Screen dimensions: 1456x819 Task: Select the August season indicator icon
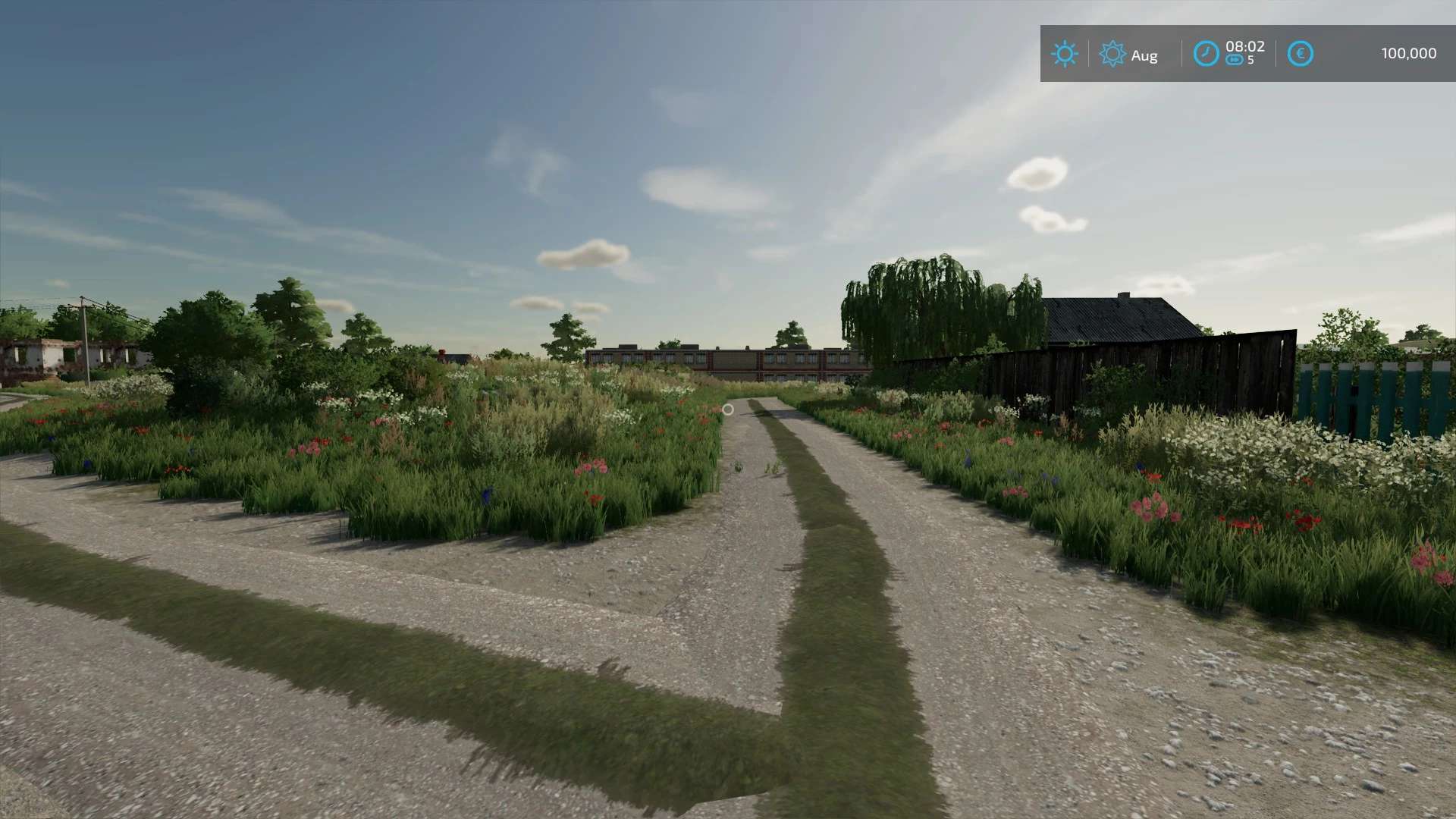(1112, 54)
